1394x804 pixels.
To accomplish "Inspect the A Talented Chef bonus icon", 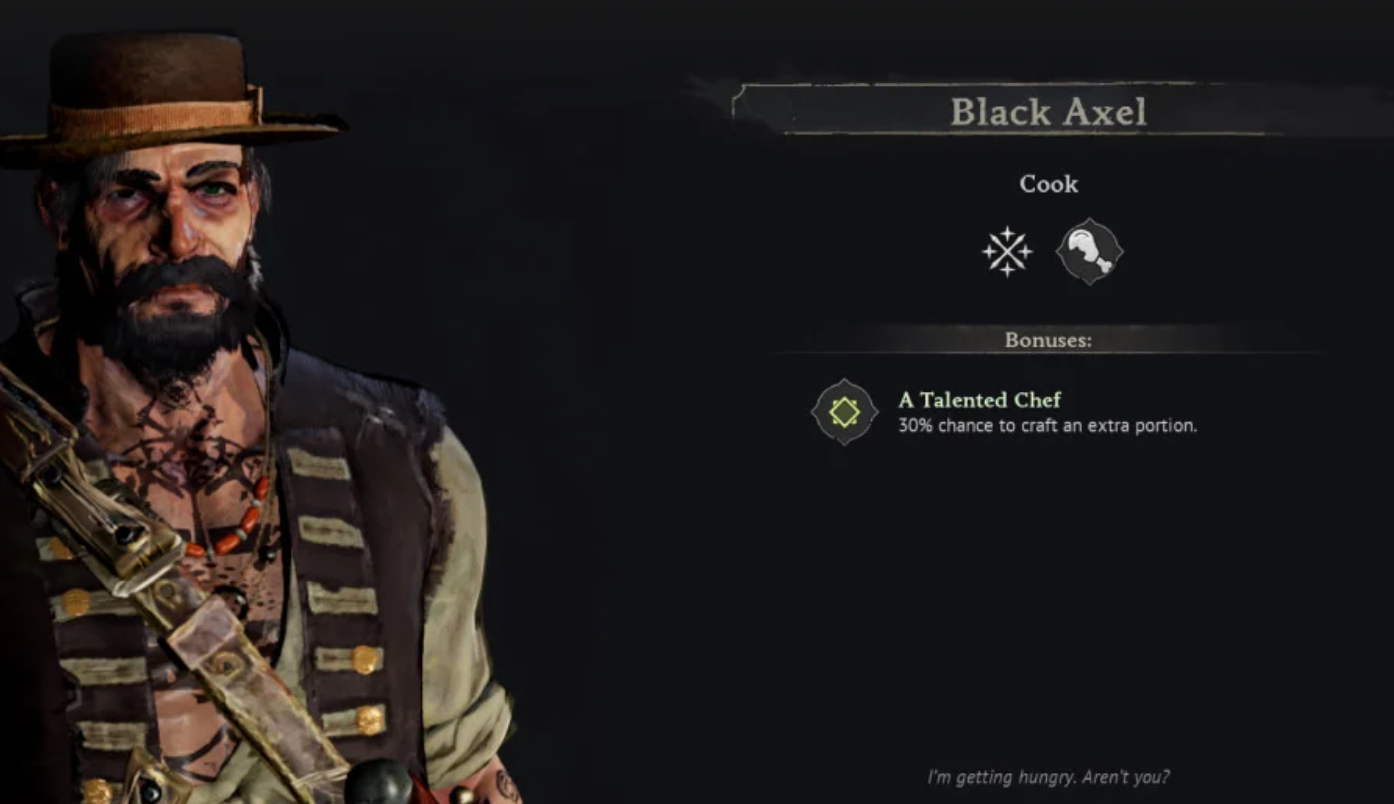I will tap(844, 412).
